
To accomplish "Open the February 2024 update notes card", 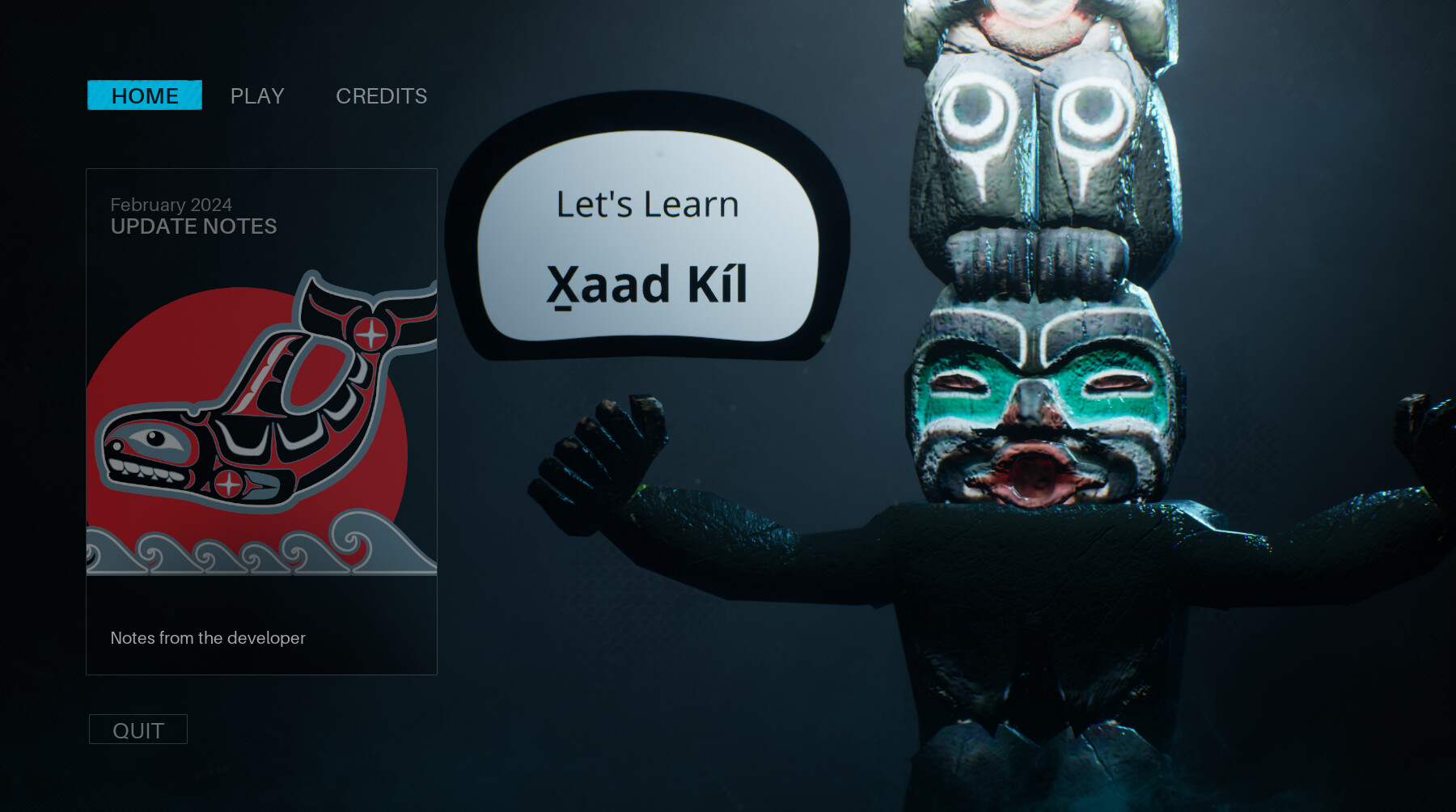I will tap(260, 421).
